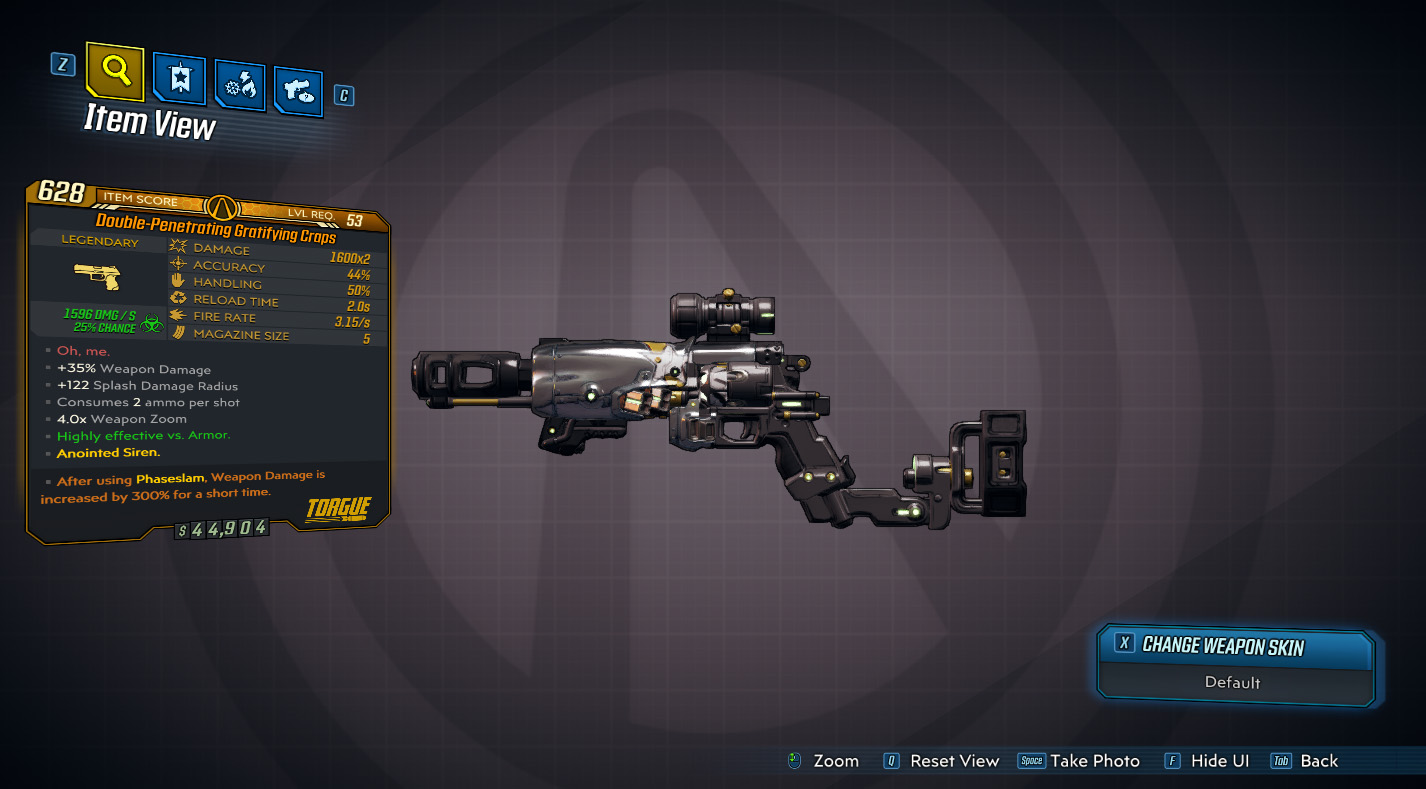Toggle the Z key tab switcher
The width and height of the screenshot is (1426, 789).
[x=62, y=63]
